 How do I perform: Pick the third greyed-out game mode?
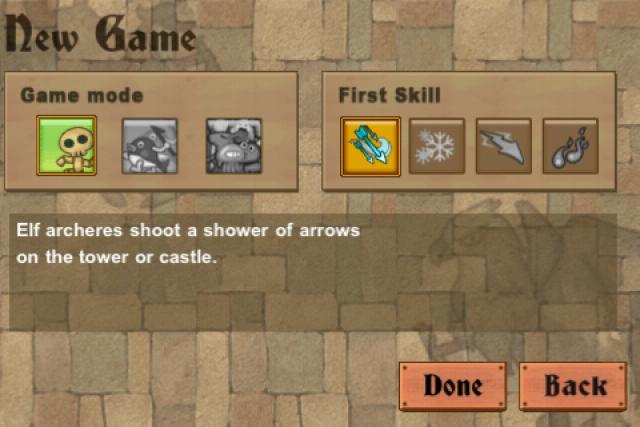(233, 146)
